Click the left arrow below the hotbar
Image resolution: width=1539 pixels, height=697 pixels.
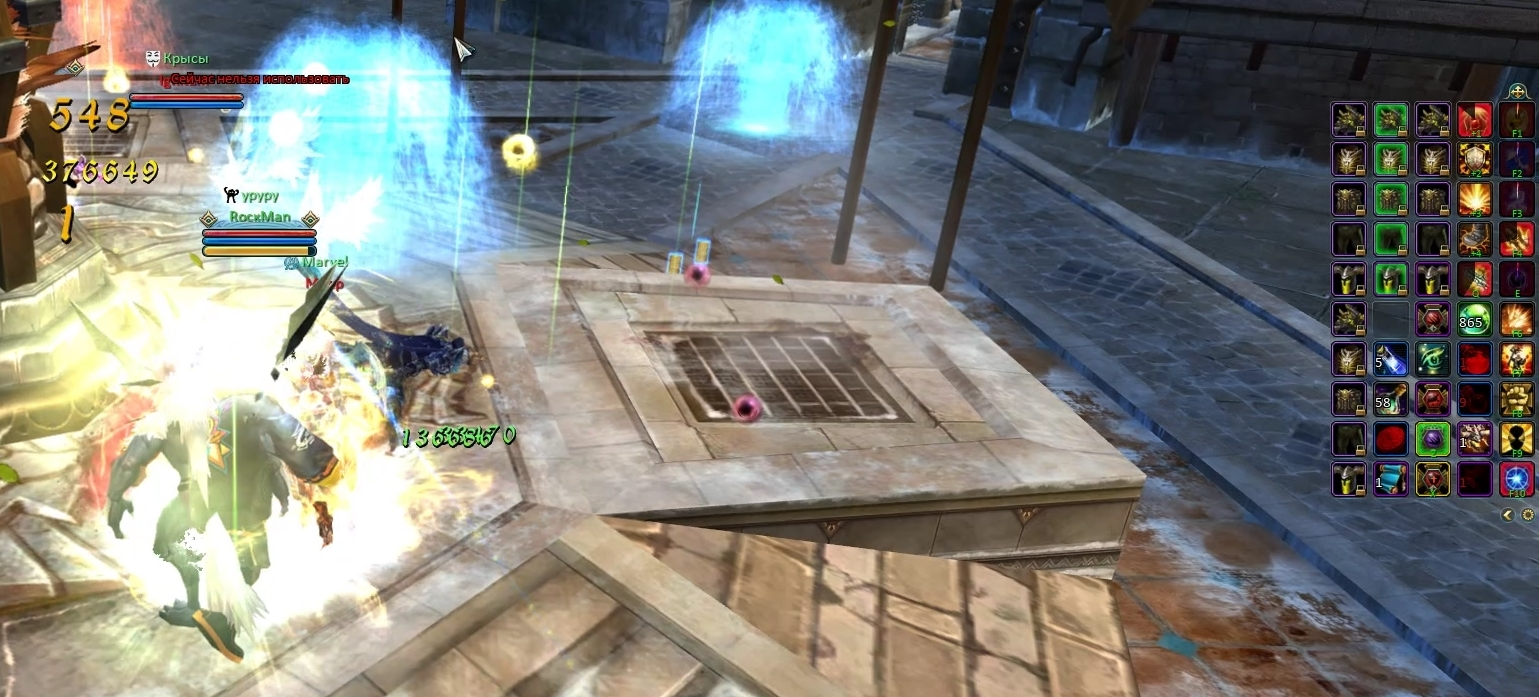click(1508, 514)
